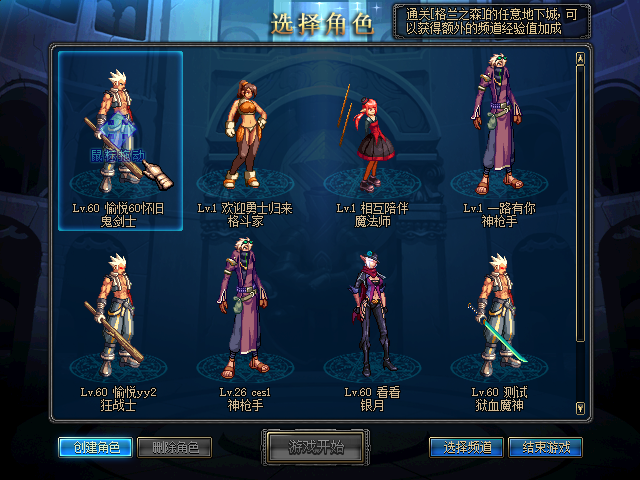
Task: Pick the Lv.1 魔法师 character 相互陪伴
Action: click(x=370, y=140)
